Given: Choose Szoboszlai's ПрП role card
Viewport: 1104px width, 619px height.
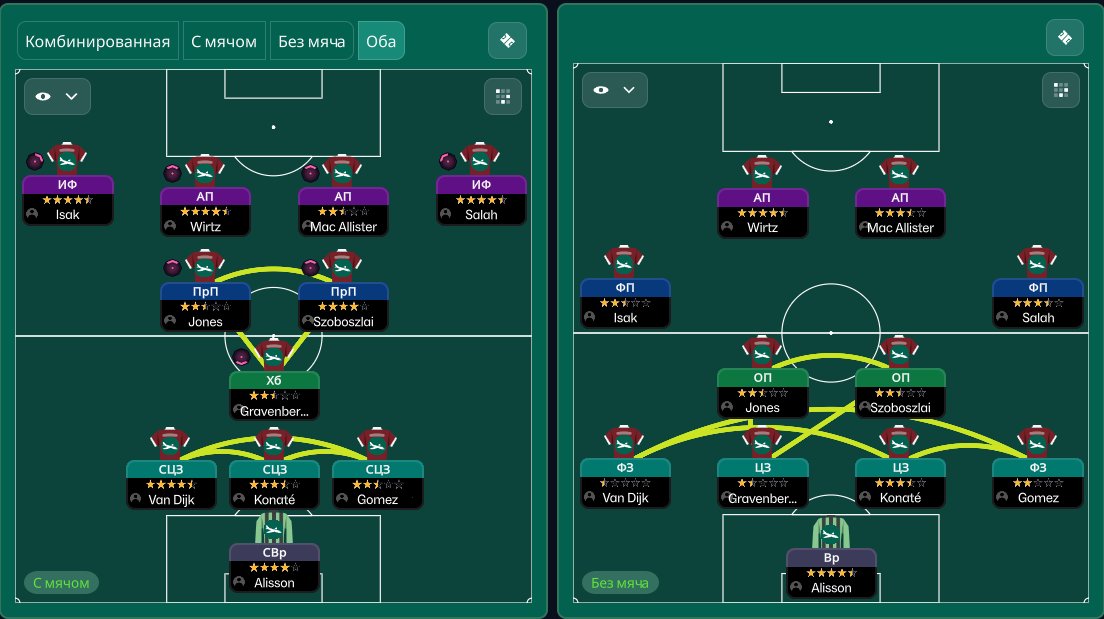Looking at the screenshot, I should point(343,306).
